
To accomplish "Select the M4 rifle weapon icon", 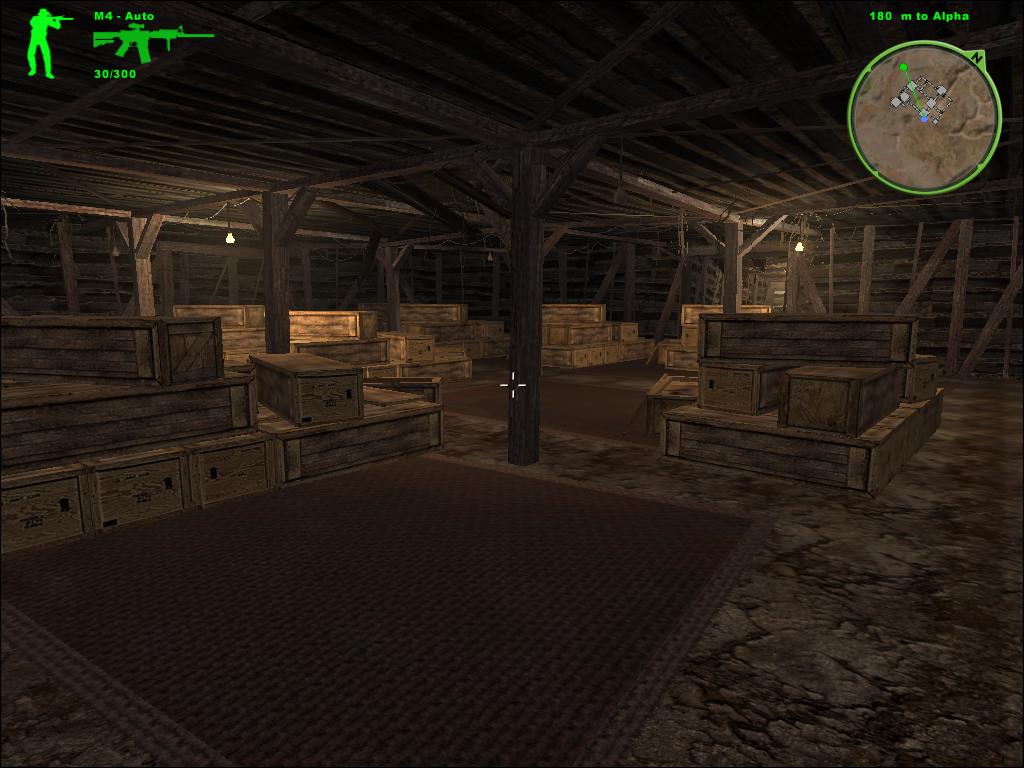I will [x=152, y=42].
